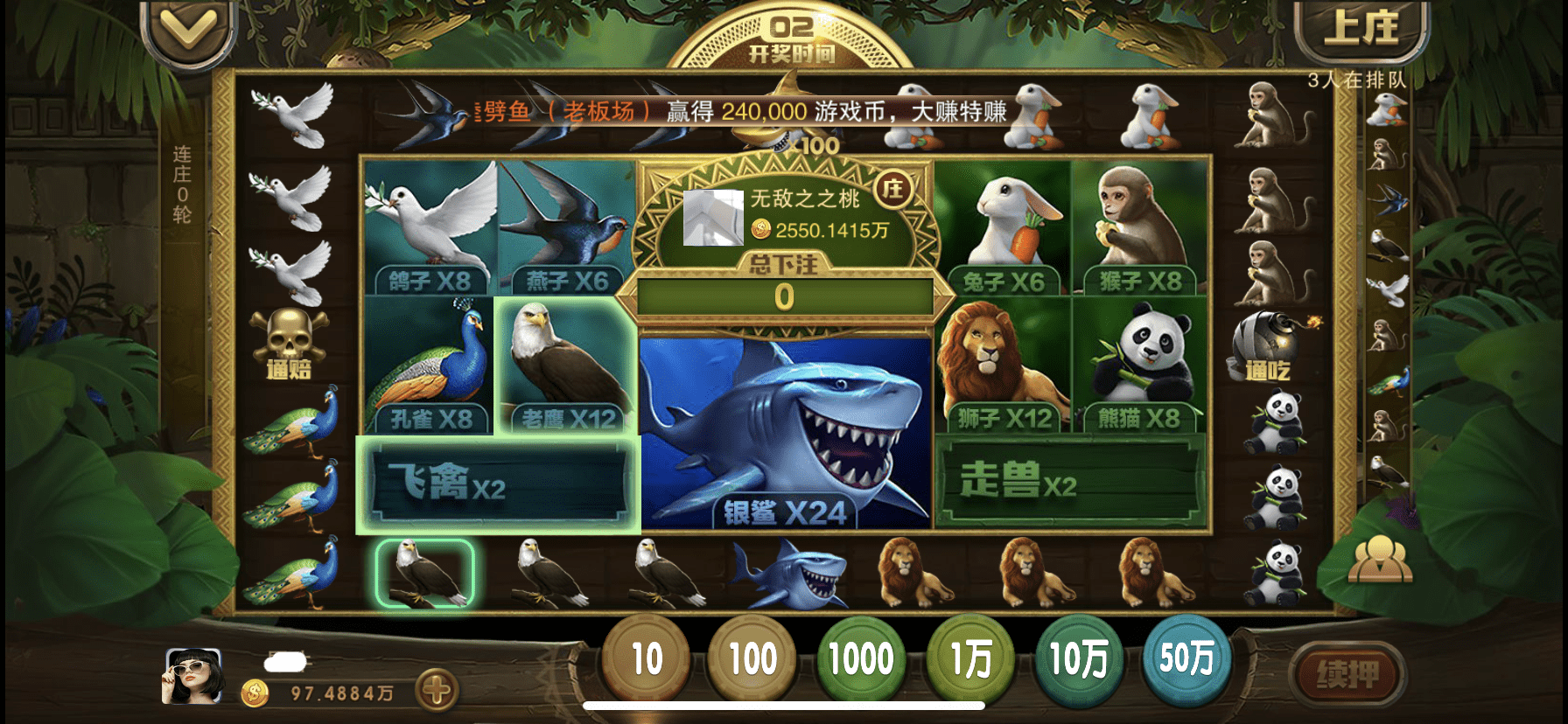Image resolution: width=1568 pixels, height=724 pixels.
Task: Bet on 走兽 X2 beasts category
Action: tap(1071, 481)
